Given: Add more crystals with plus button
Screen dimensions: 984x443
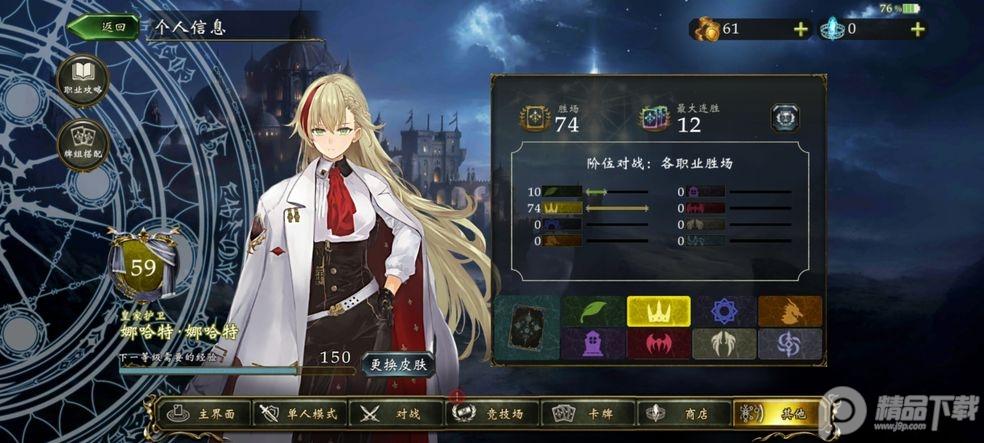Looking at the screenshot, I should click(917, 29).
